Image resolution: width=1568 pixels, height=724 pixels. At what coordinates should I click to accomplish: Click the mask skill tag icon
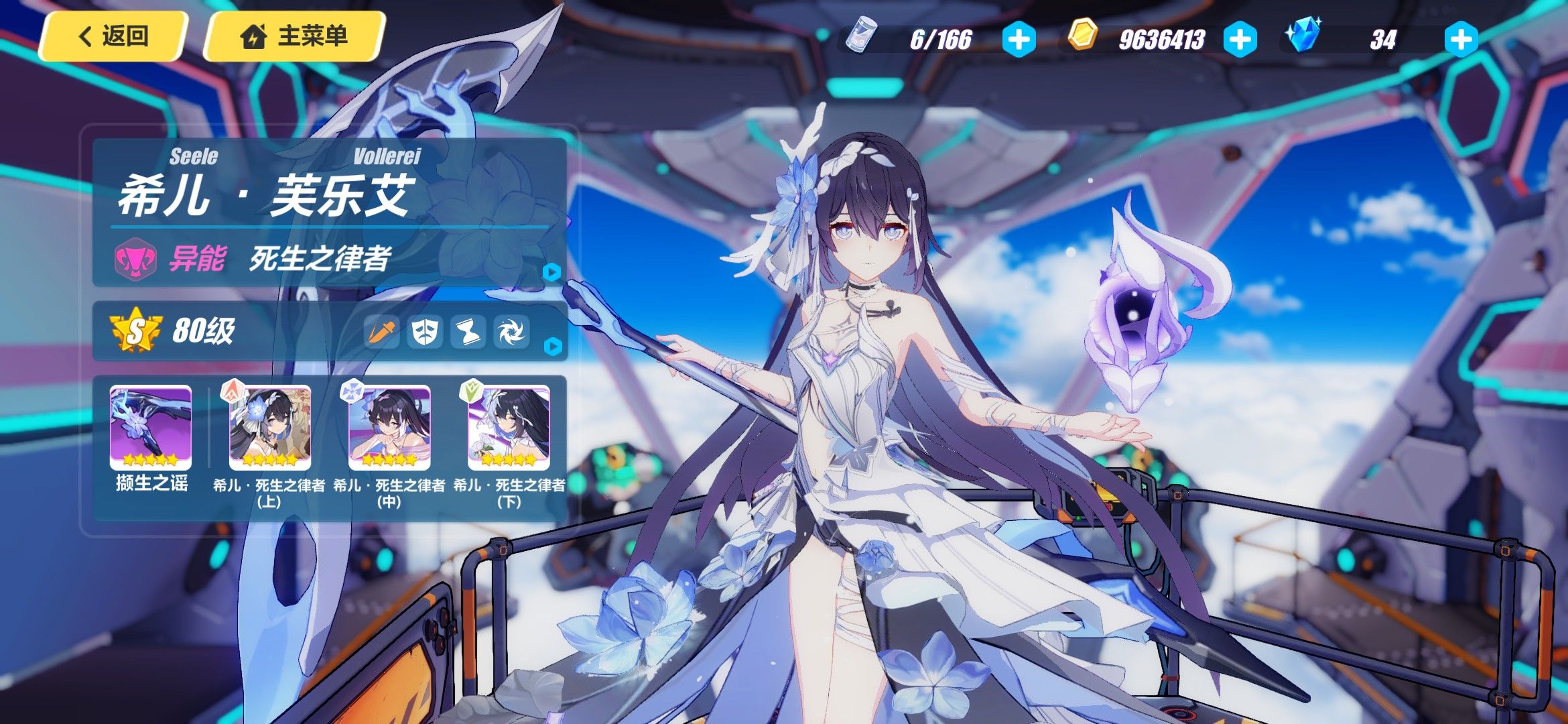click(425, 331)
